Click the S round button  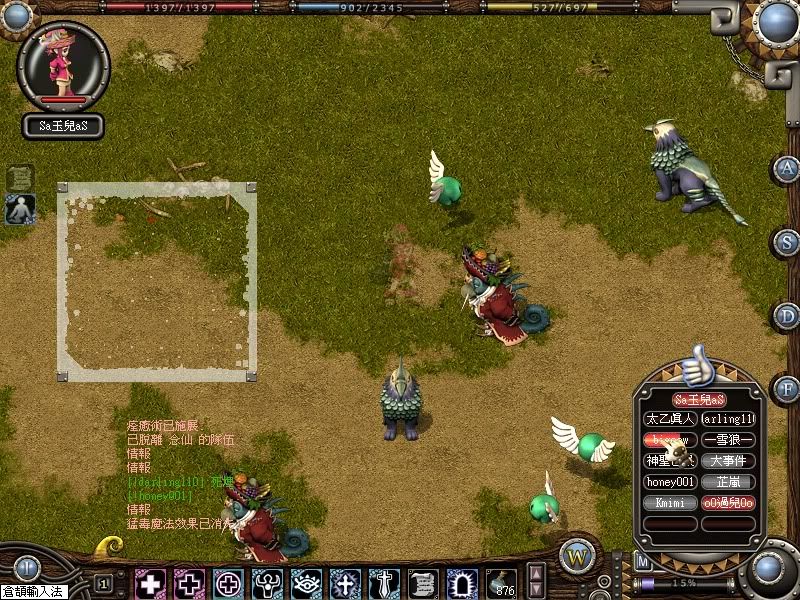click(x=788, y=241)
